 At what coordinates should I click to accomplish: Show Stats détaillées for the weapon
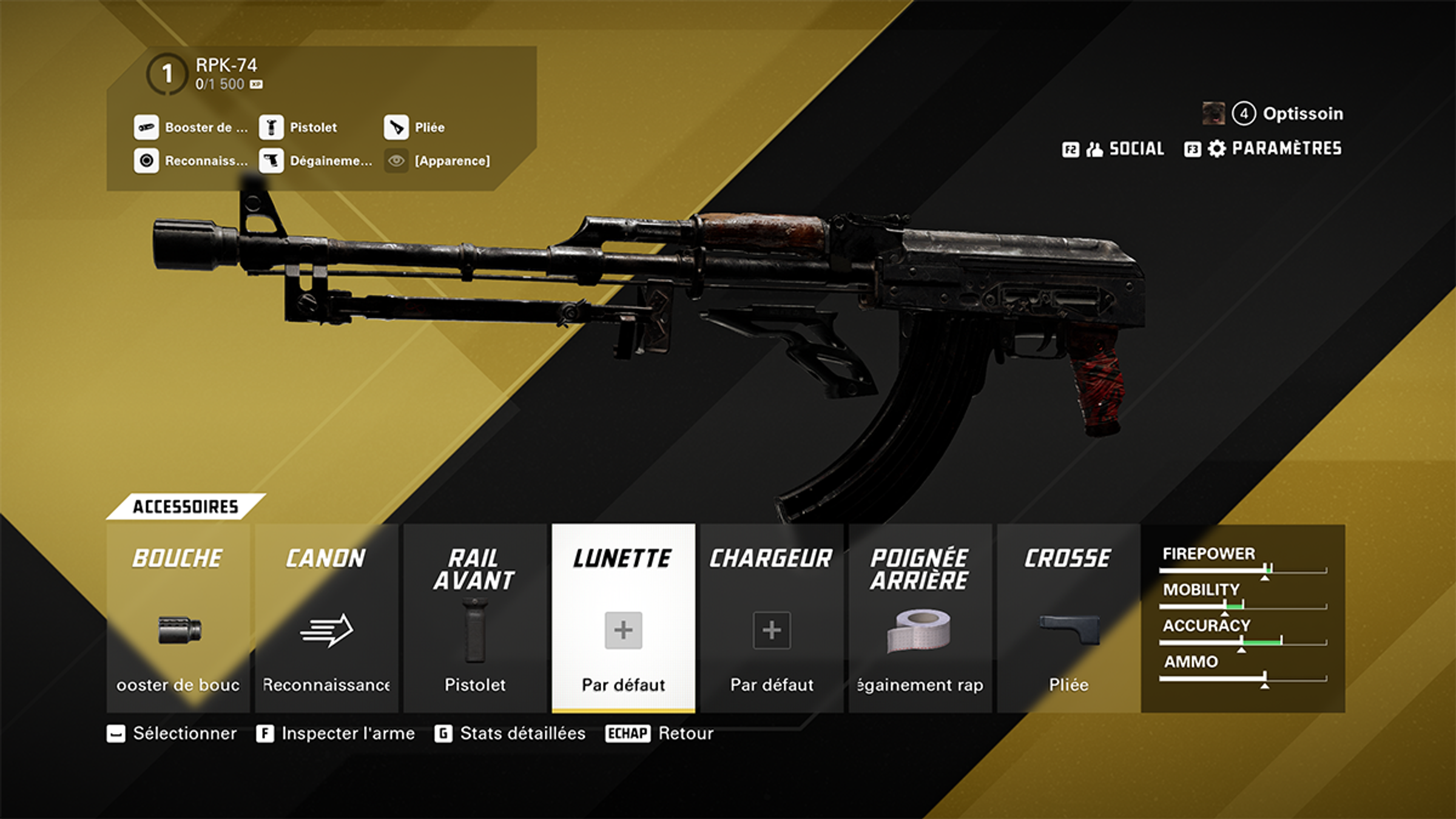[522, 733]
